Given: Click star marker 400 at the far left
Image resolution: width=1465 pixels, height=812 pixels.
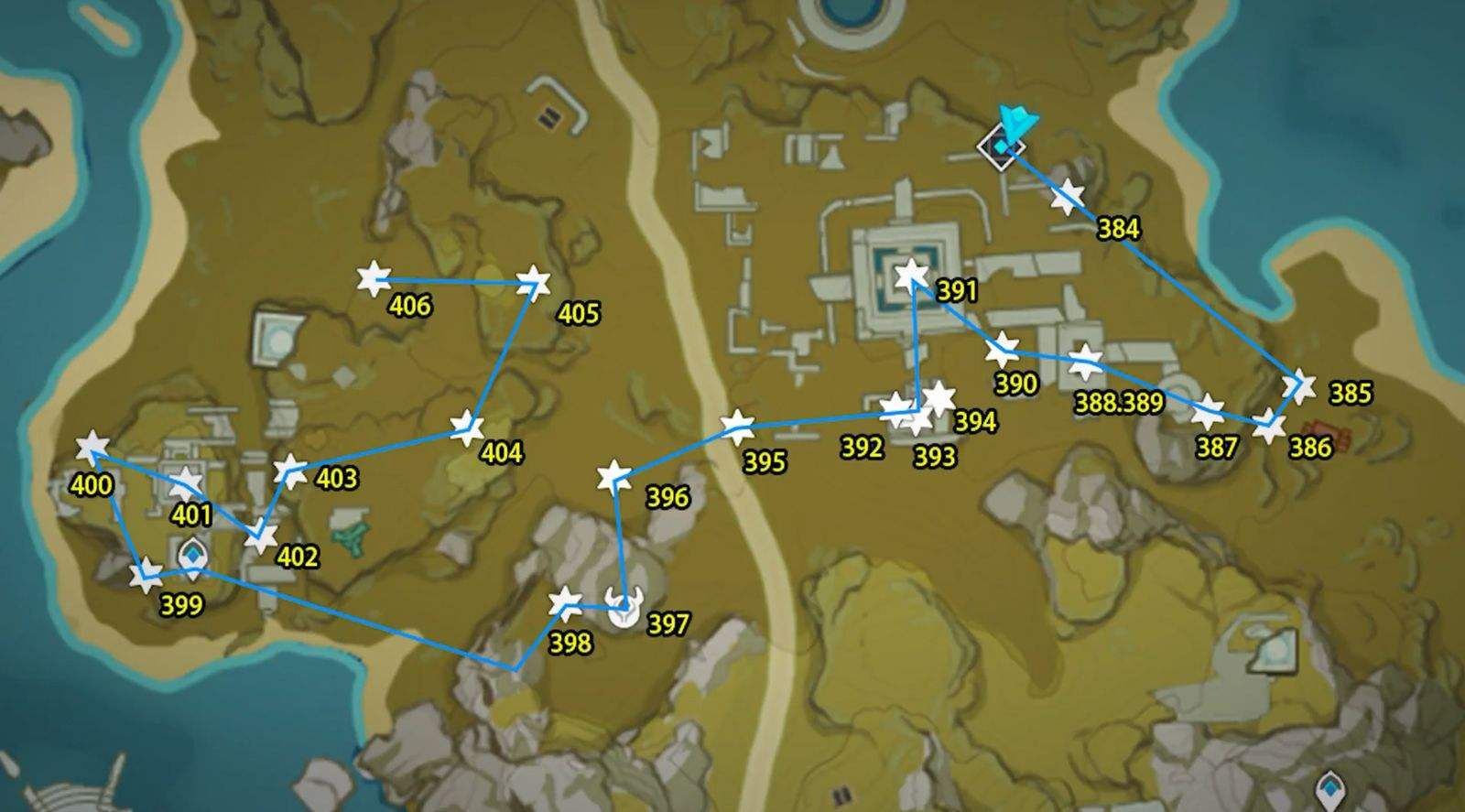Looking at the screenshot, I should (92, 447).
